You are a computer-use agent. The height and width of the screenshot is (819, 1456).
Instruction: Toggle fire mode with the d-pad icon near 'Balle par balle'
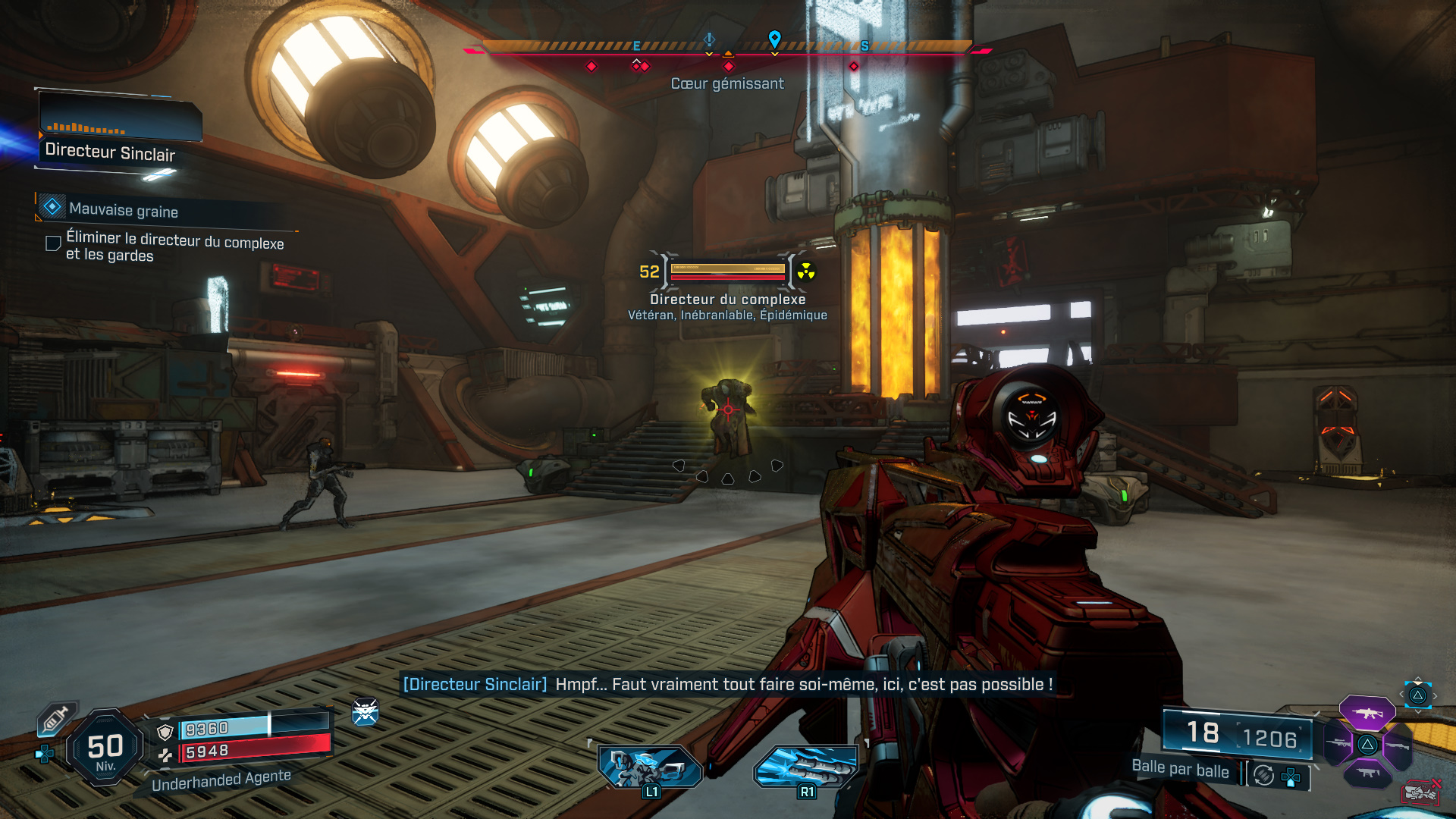1291,777
